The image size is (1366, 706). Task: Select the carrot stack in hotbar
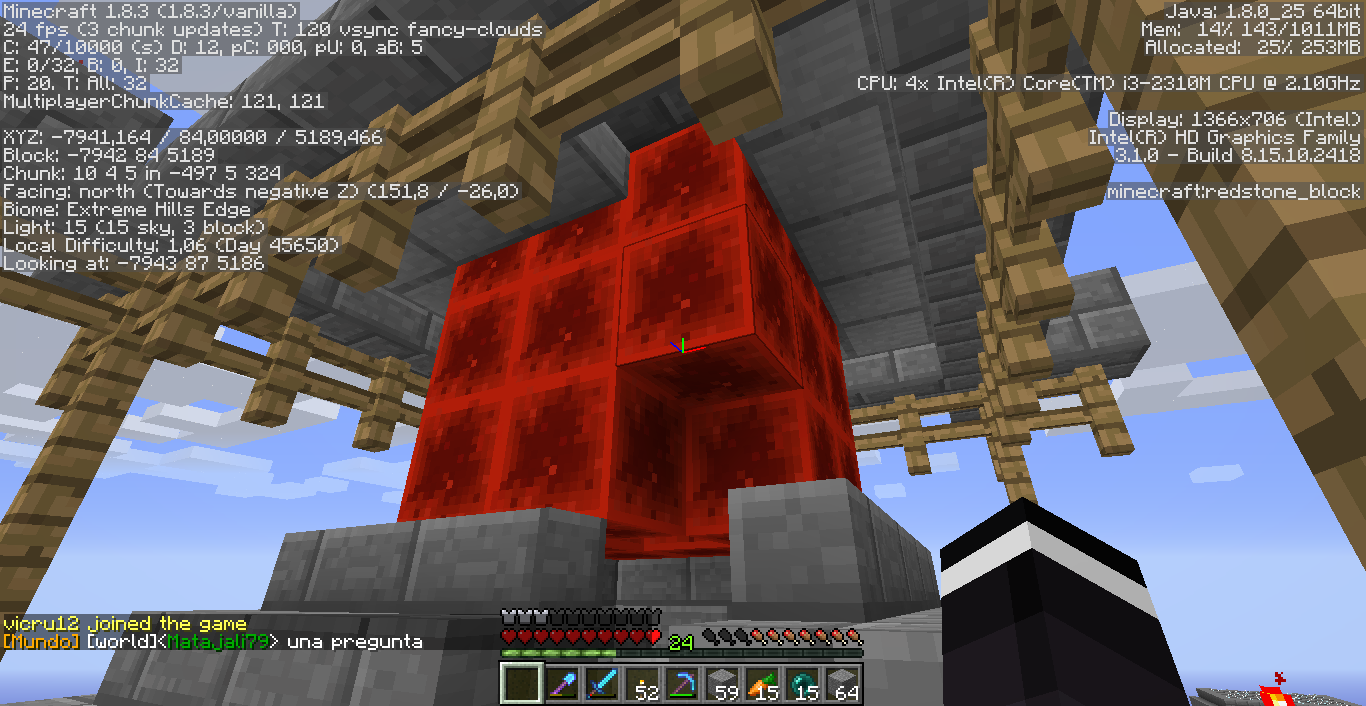[761, 684]
